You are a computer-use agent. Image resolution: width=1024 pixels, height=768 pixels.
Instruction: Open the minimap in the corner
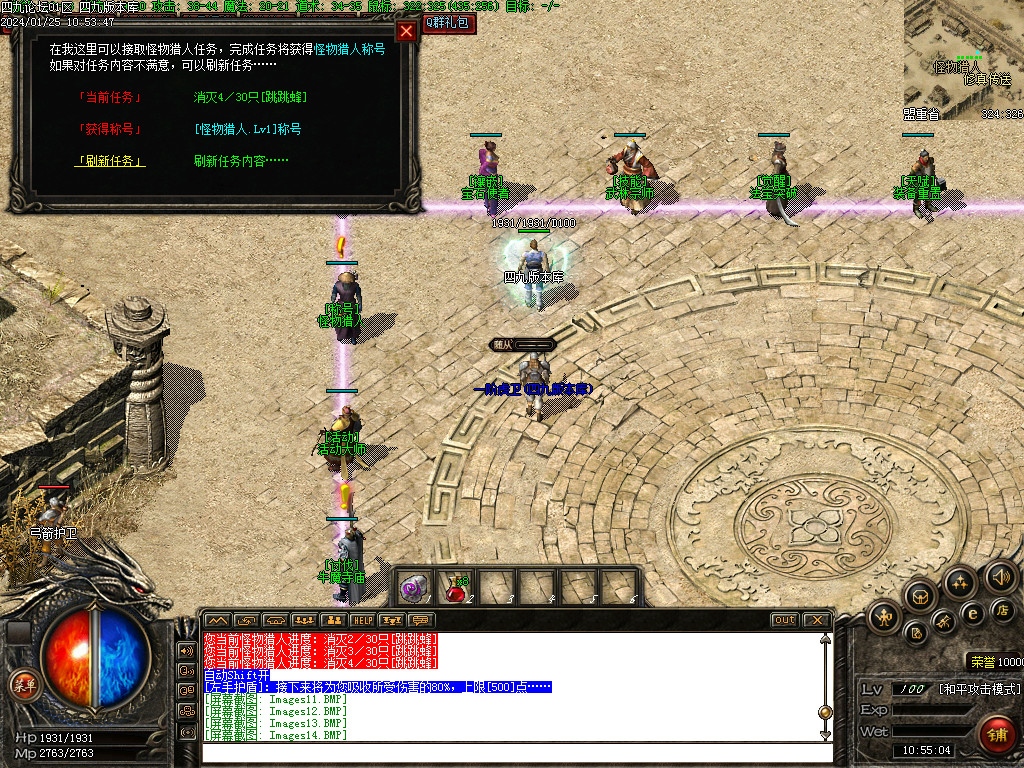point(963,60)
